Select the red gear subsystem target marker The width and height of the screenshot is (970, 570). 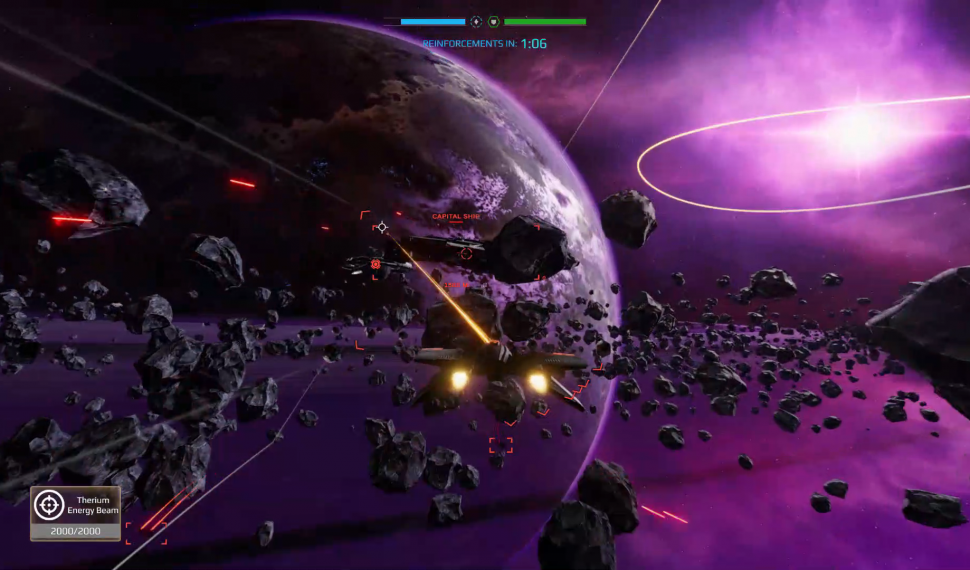[376, 264]
